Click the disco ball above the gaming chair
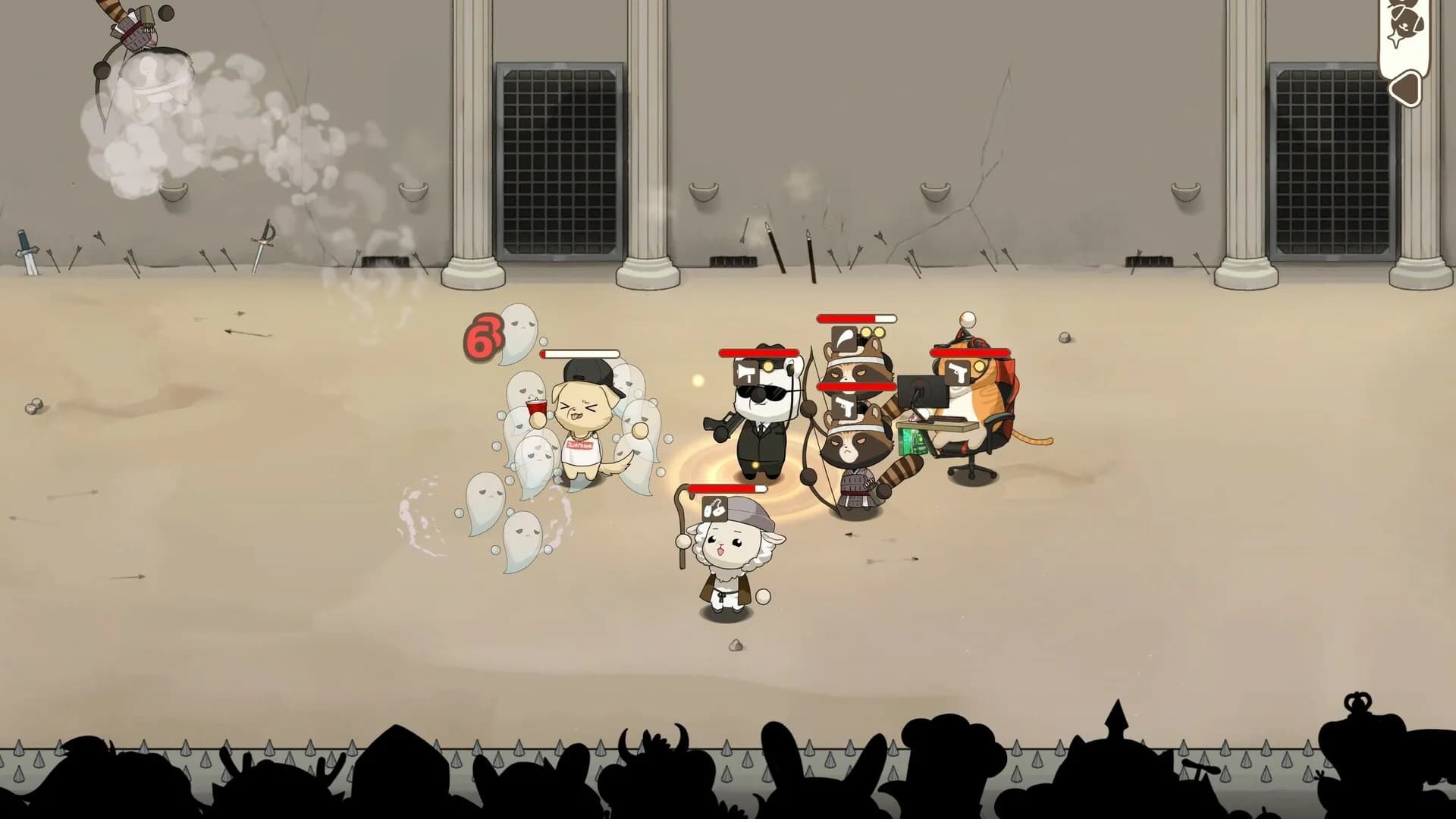This screenshot has height=819, width=1456. pos(968,319)
